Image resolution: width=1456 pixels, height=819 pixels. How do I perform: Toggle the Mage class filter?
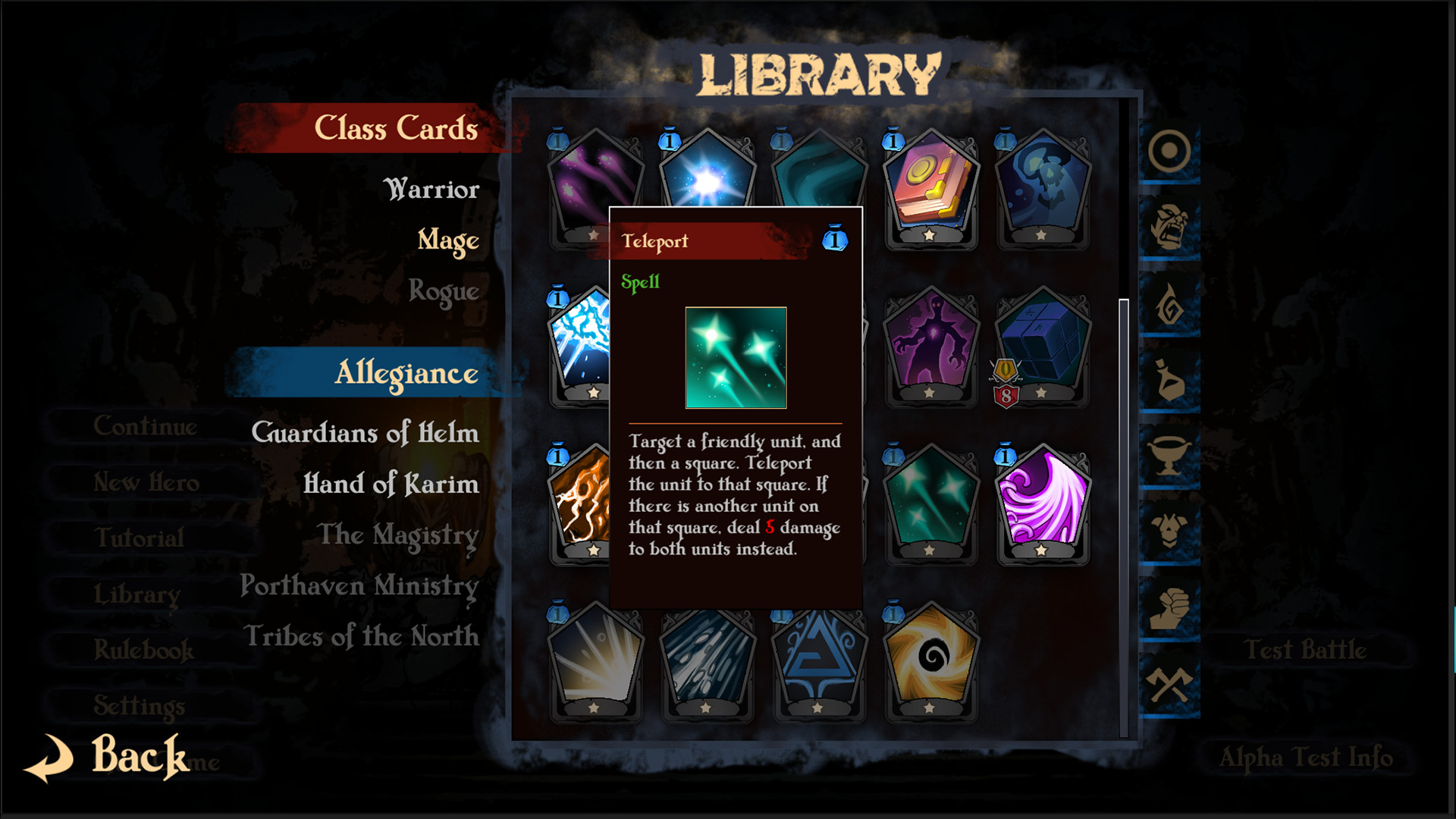point(447,240)
